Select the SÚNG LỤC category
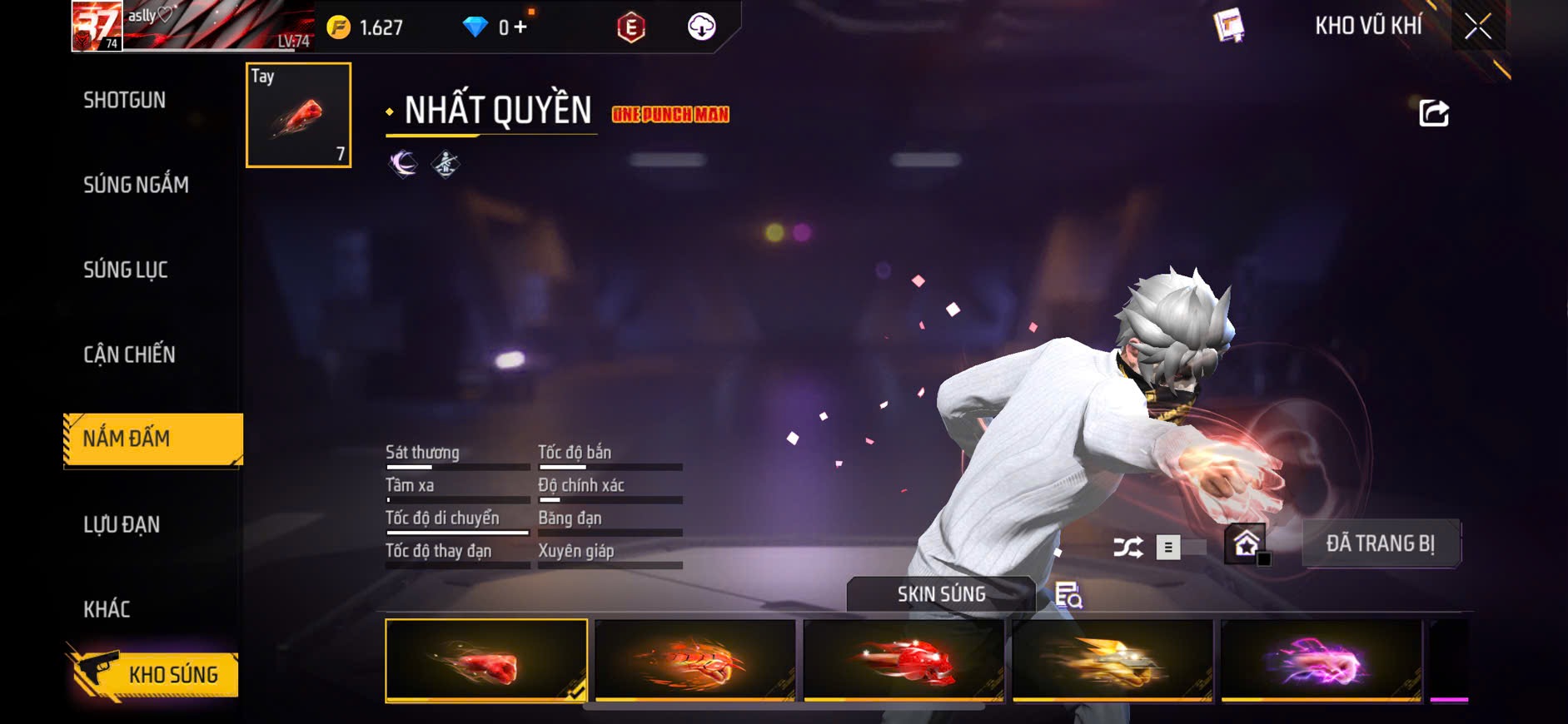The image size is (1568, 724). pos(126,270)
